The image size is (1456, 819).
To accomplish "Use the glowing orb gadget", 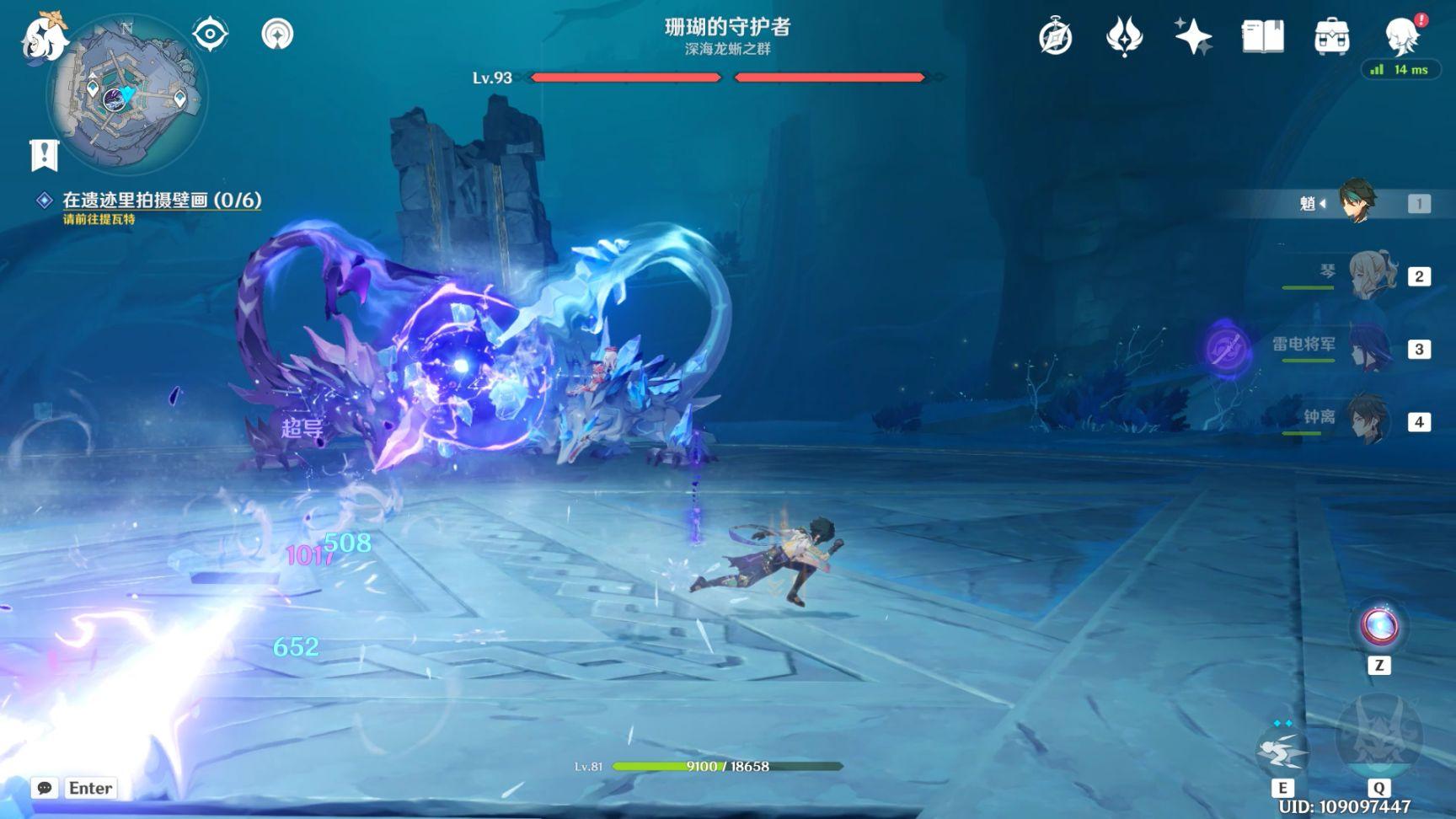I will pyautogui.click(x=1379, y=627).
